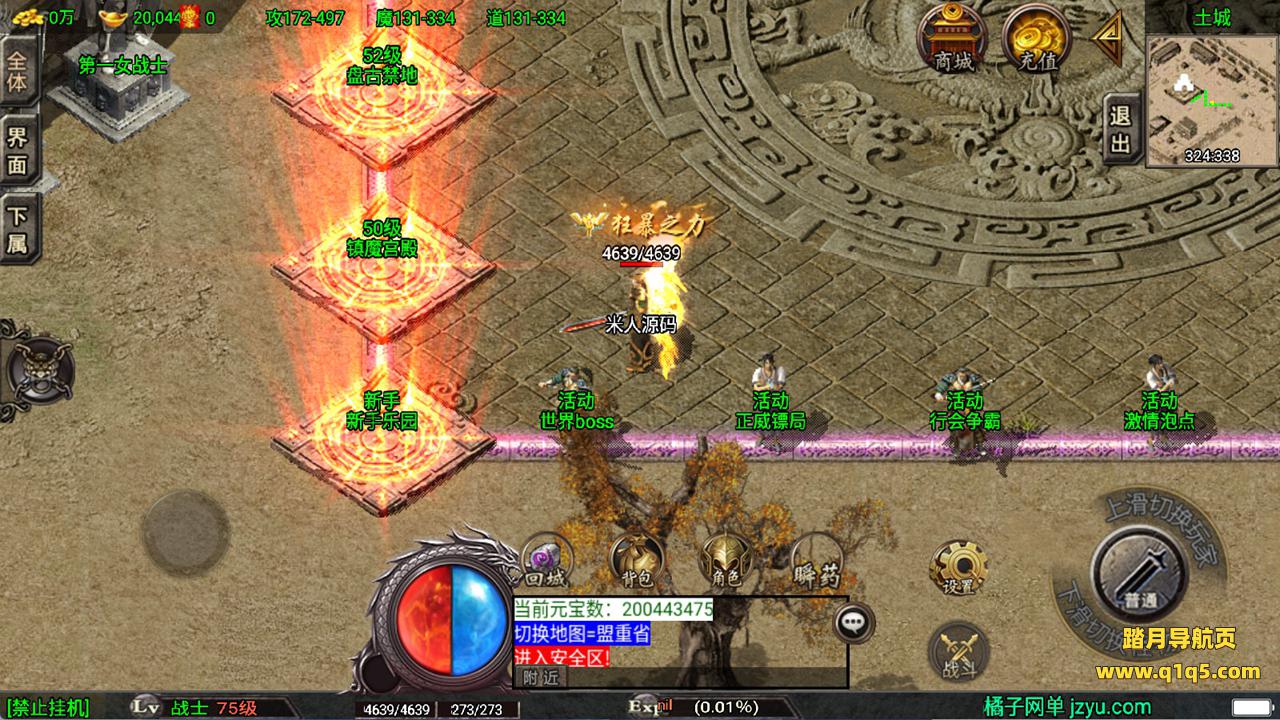Click the ornate beast emblem on left edge
Image resolution: width=1280 pixels, height=720 pixels.
tap(38, 370)
